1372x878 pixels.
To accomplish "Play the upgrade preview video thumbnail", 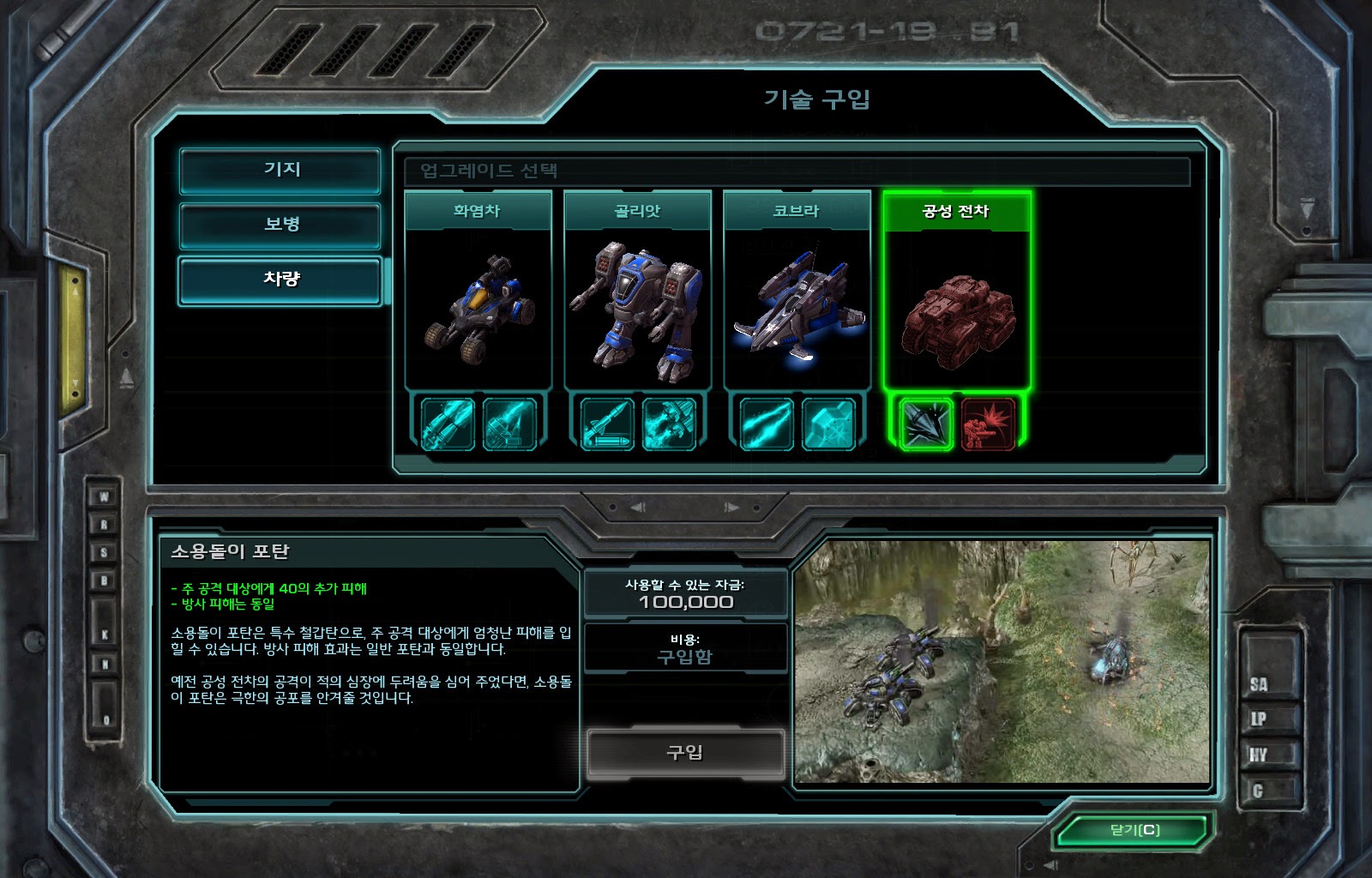I will [1002, 661].
